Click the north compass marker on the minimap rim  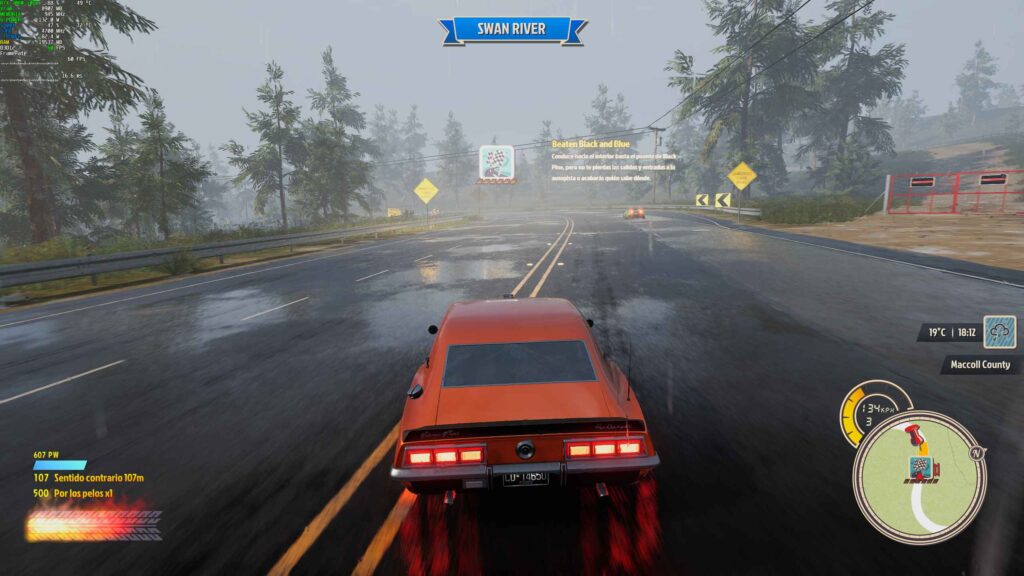(977, 452)
